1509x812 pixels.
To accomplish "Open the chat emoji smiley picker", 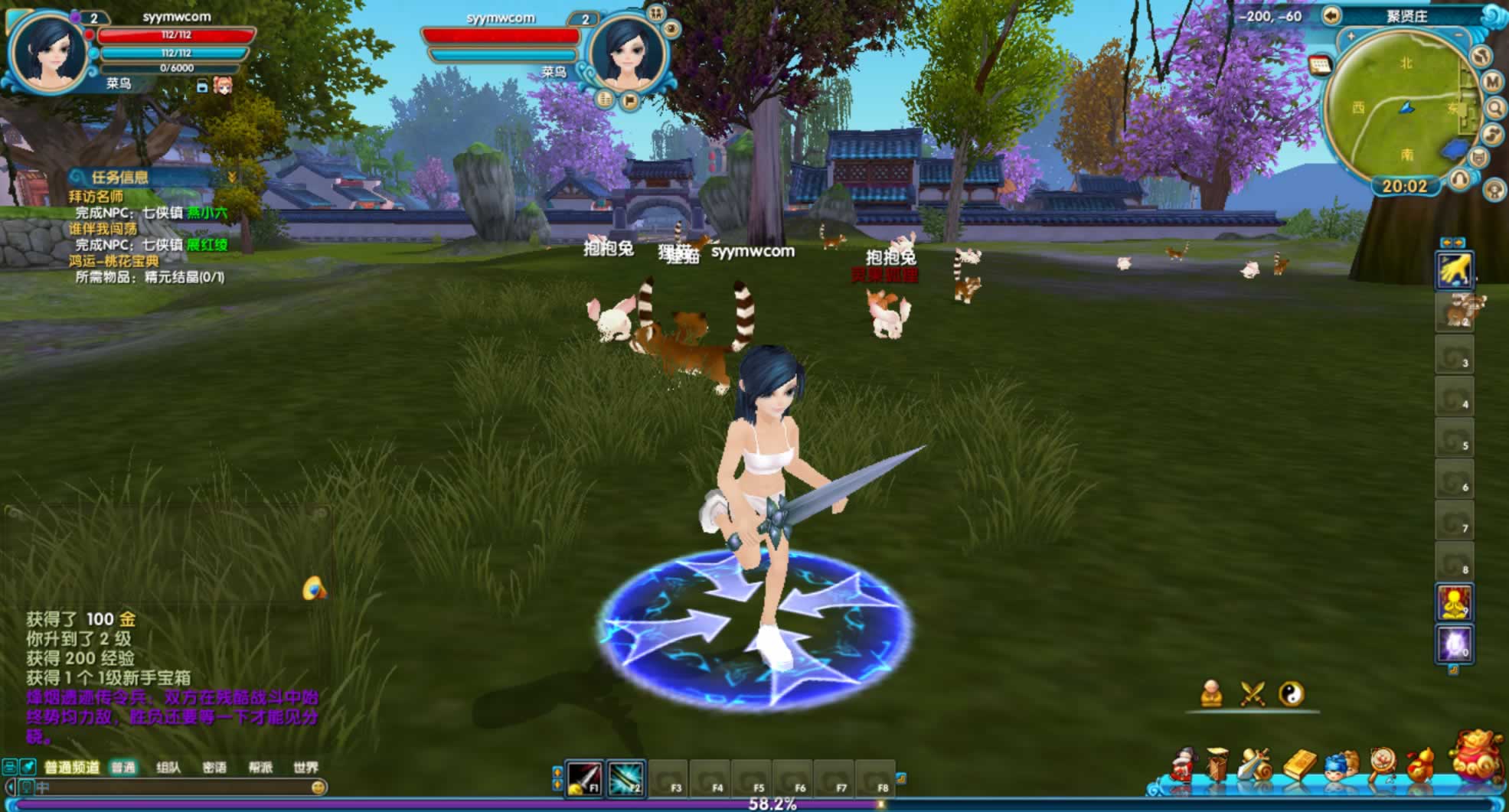I will [318, 787].
